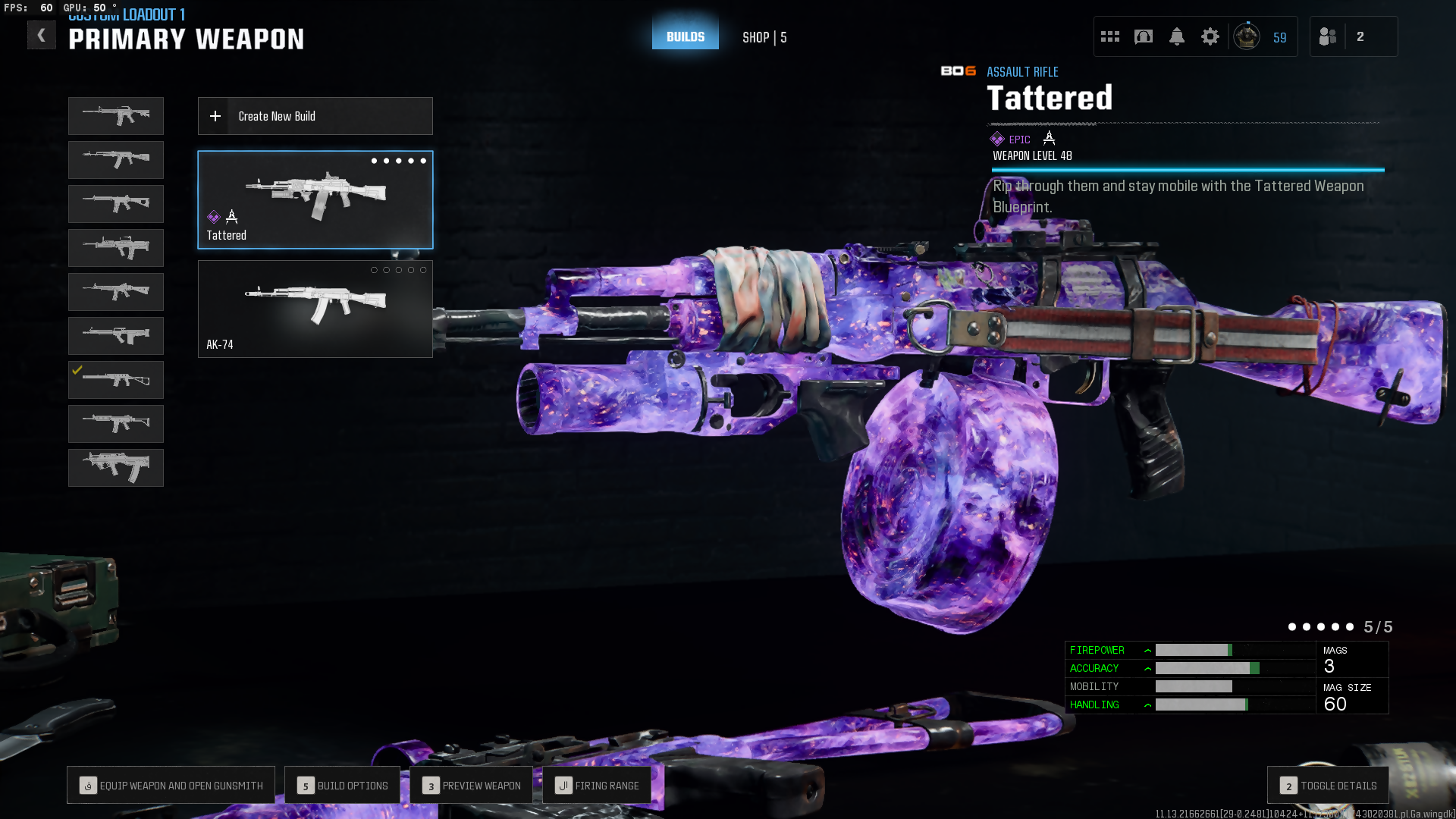Viewport: 1456px width, 819px height.
Task: Preview the weapon
Action: pyautogui.click(x=471, y=786)
